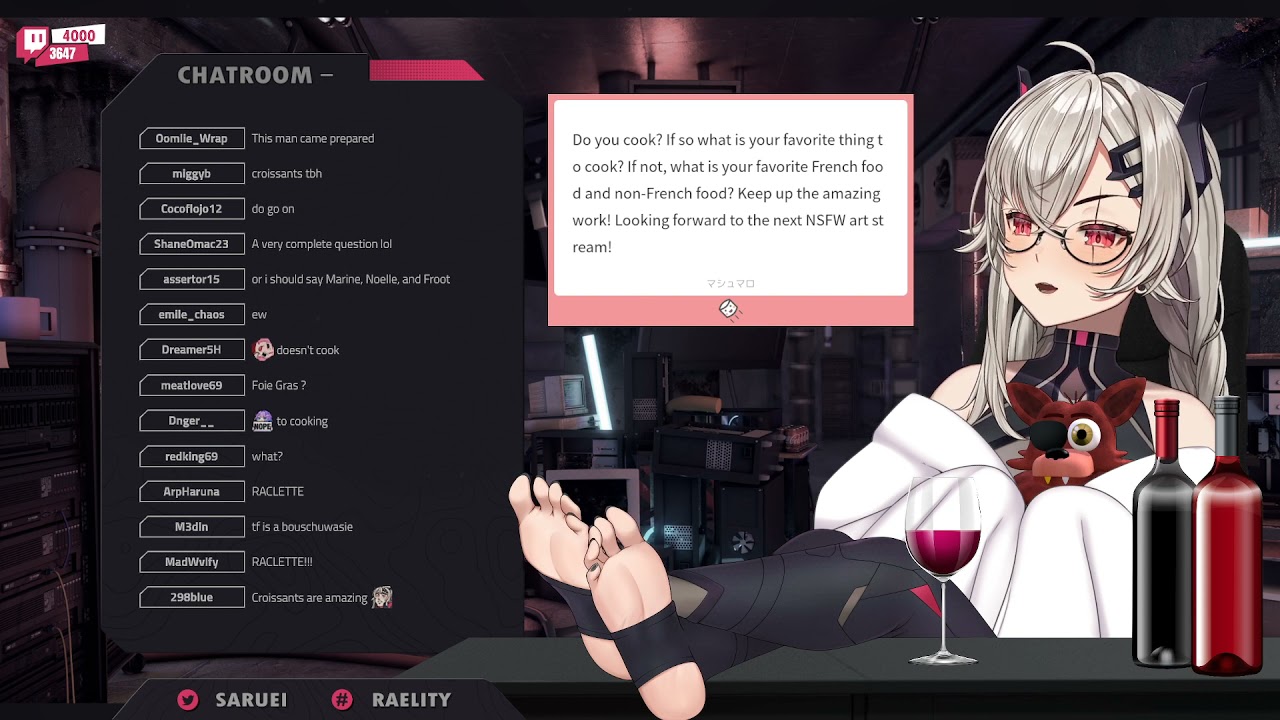Select the hashtag icon beside RAELITY
Screen dimensions: 1280x720
pos(342,700)
